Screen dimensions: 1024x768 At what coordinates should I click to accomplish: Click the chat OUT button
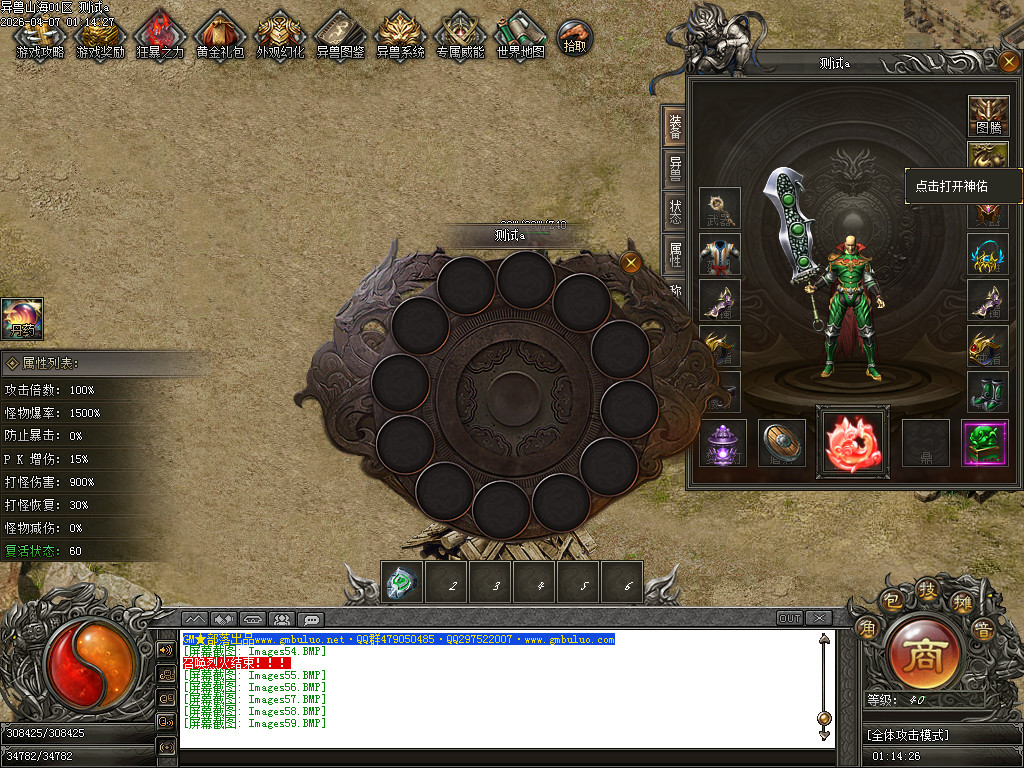click(790, 618)
